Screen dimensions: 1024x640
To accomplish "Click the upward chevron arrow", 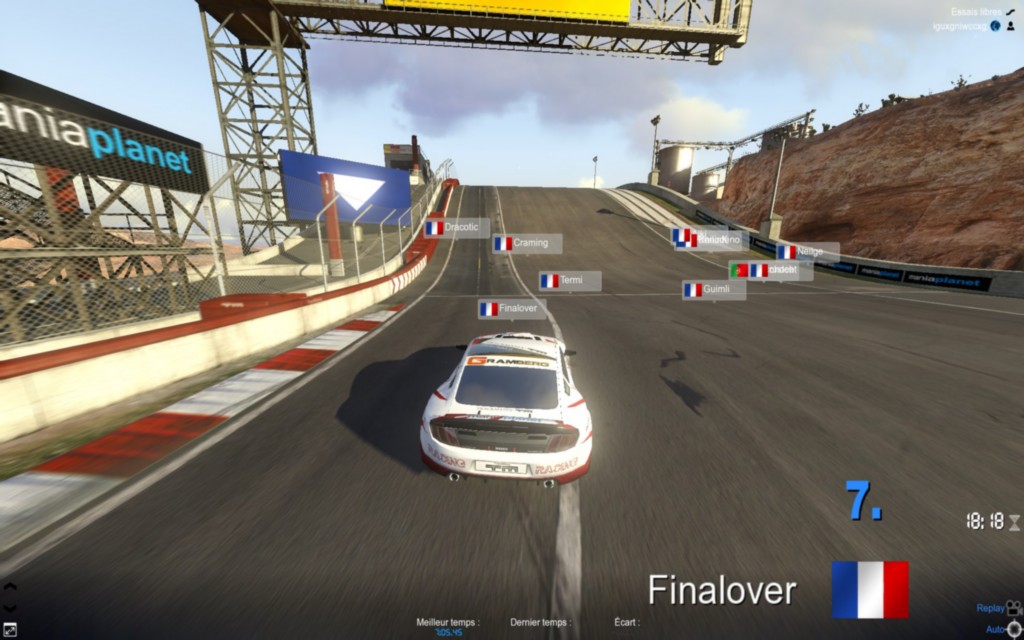I will (9, 587).
